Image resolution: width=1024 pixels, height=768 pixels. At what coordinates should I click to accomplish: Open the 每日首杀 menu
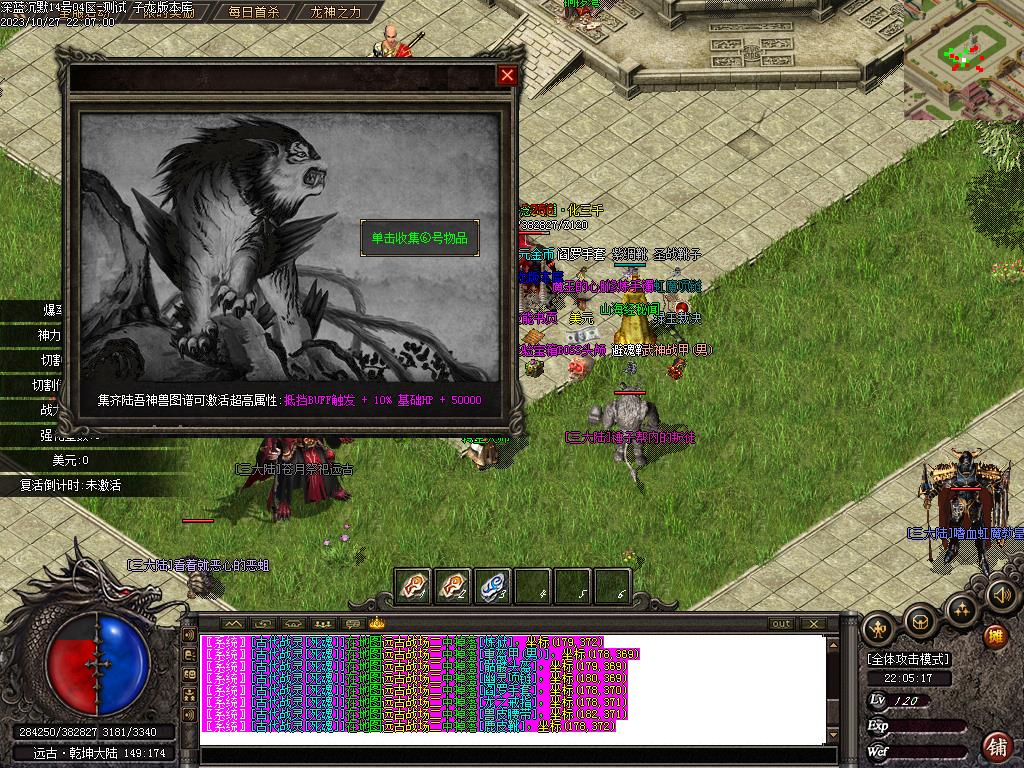tap(253, 13)
